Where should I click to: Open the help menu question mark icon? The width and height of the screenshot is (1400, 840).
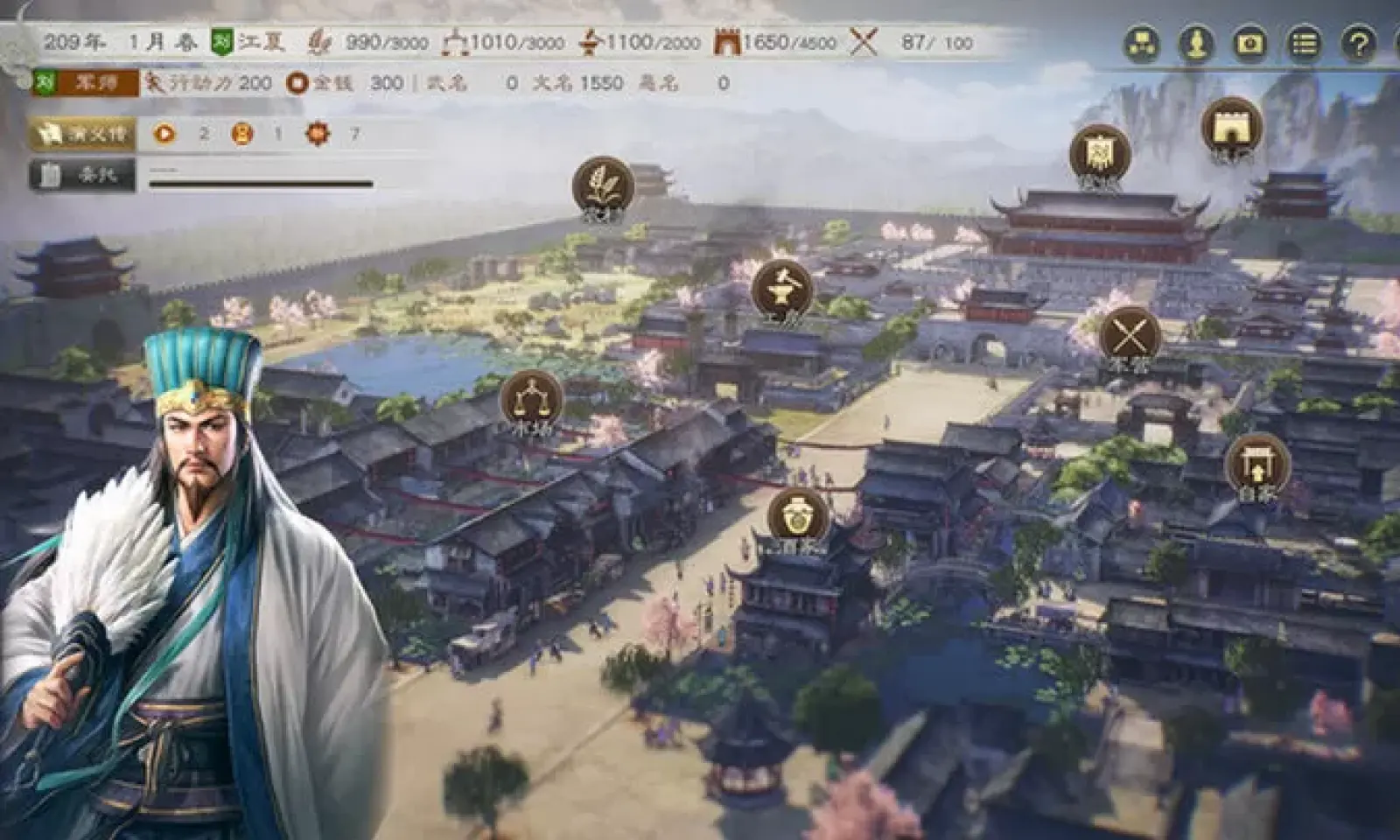click(x=1356, y=42)
